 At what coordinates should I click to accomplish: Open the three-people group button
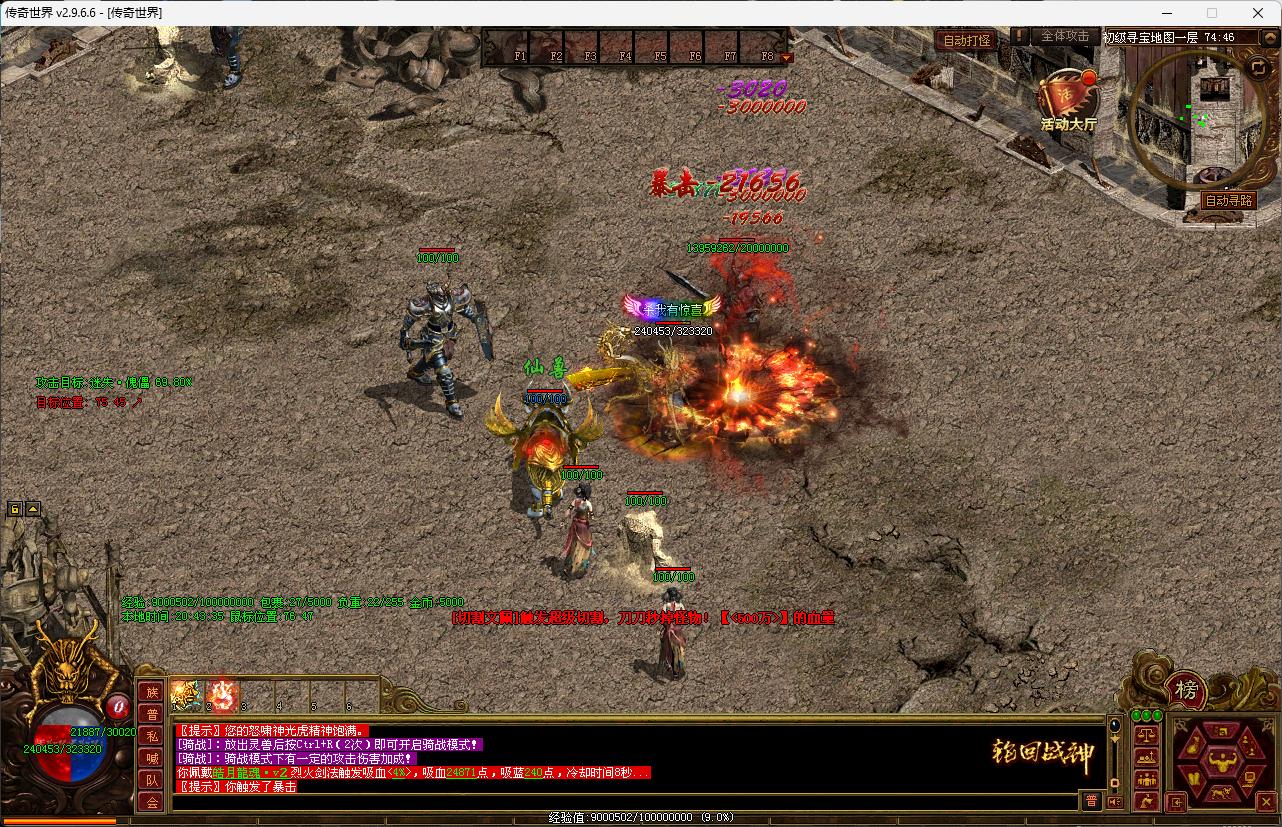click(x=1146, y=778)
